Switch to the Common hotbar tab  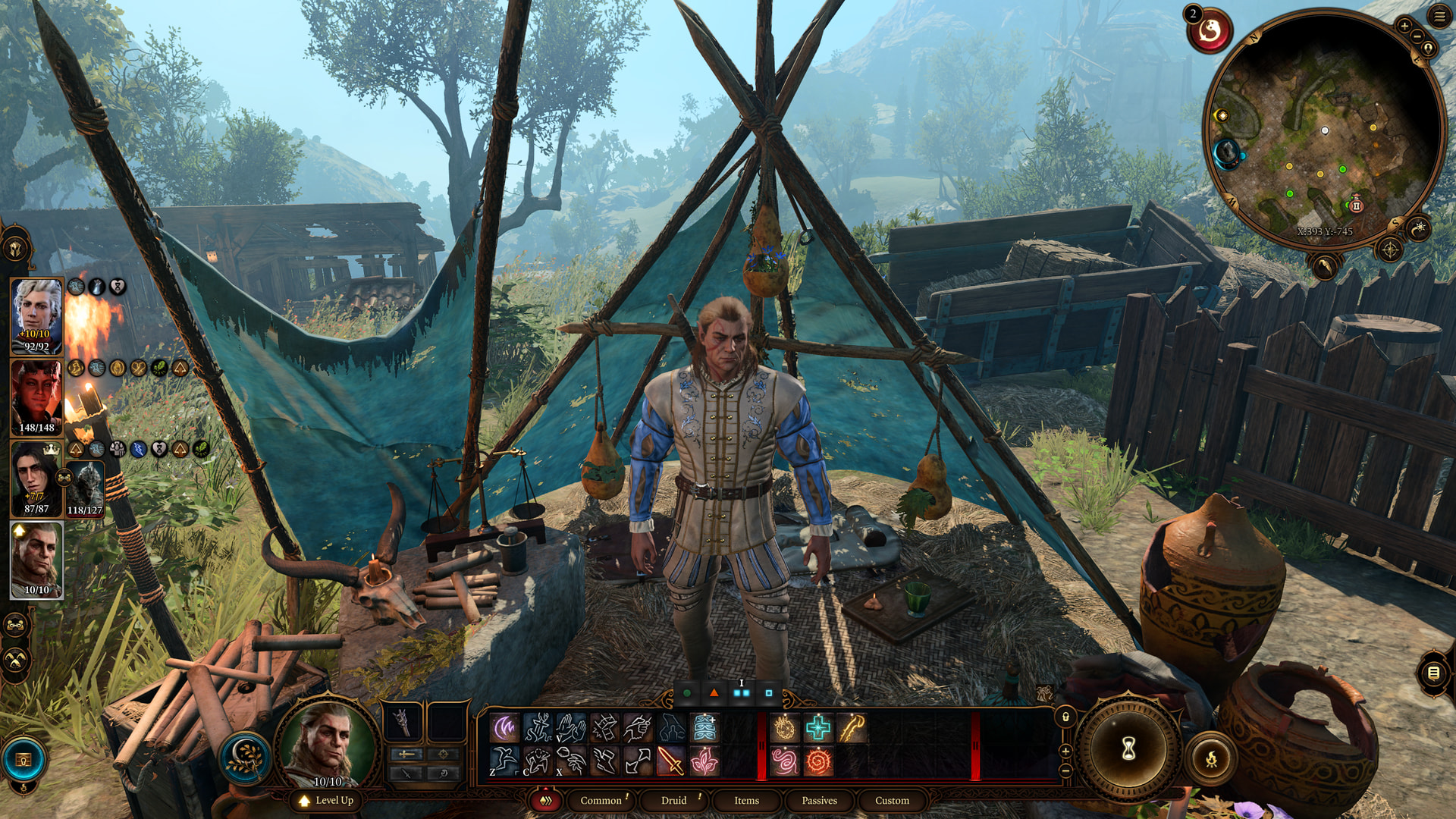point(601,801)
